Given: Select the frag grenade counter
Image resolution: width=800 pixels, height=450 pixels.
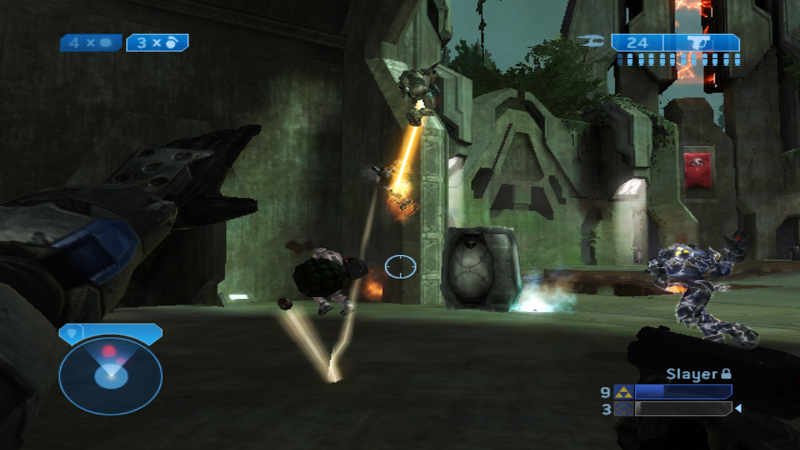Looking at the screenshot, I should tap(157, 43).
